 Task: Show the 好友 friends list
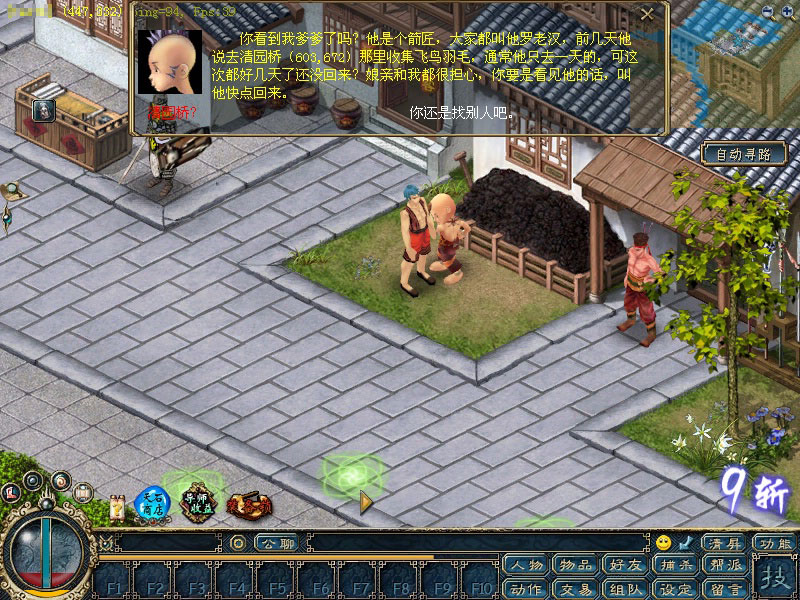(x=625, y=566)
